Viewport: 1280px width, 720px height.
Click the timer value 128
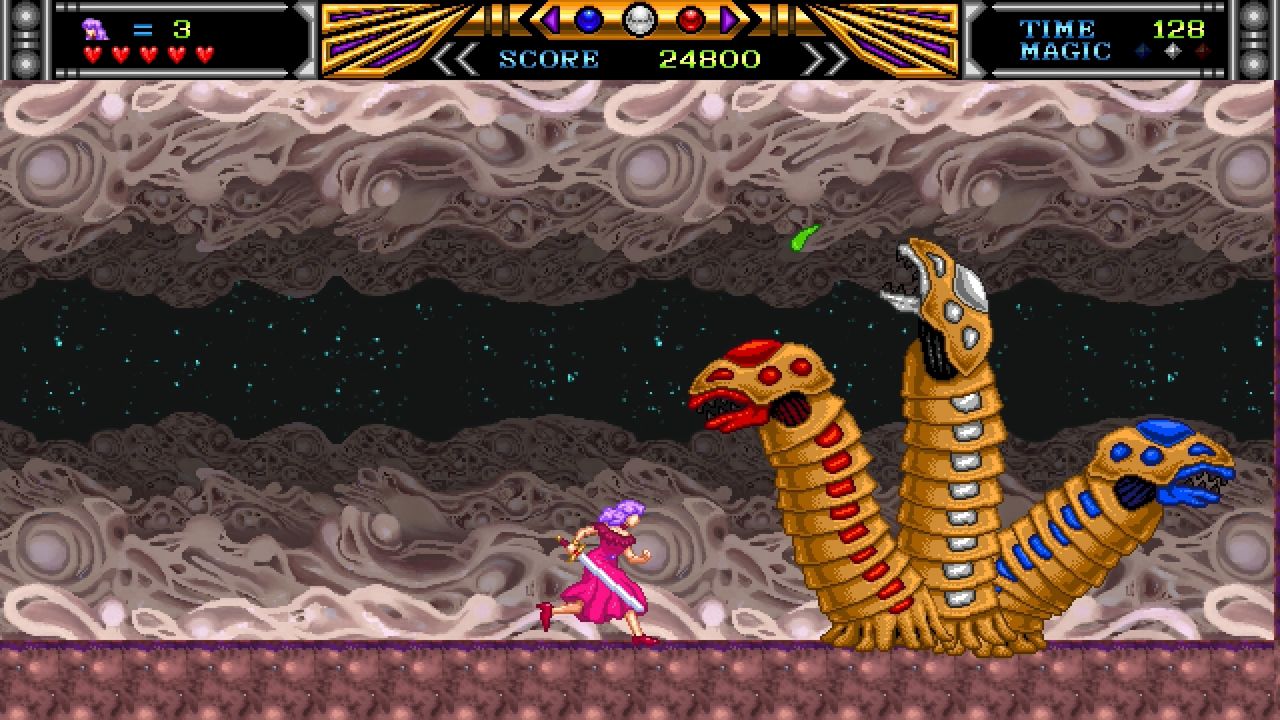(x=1178, y=28)
